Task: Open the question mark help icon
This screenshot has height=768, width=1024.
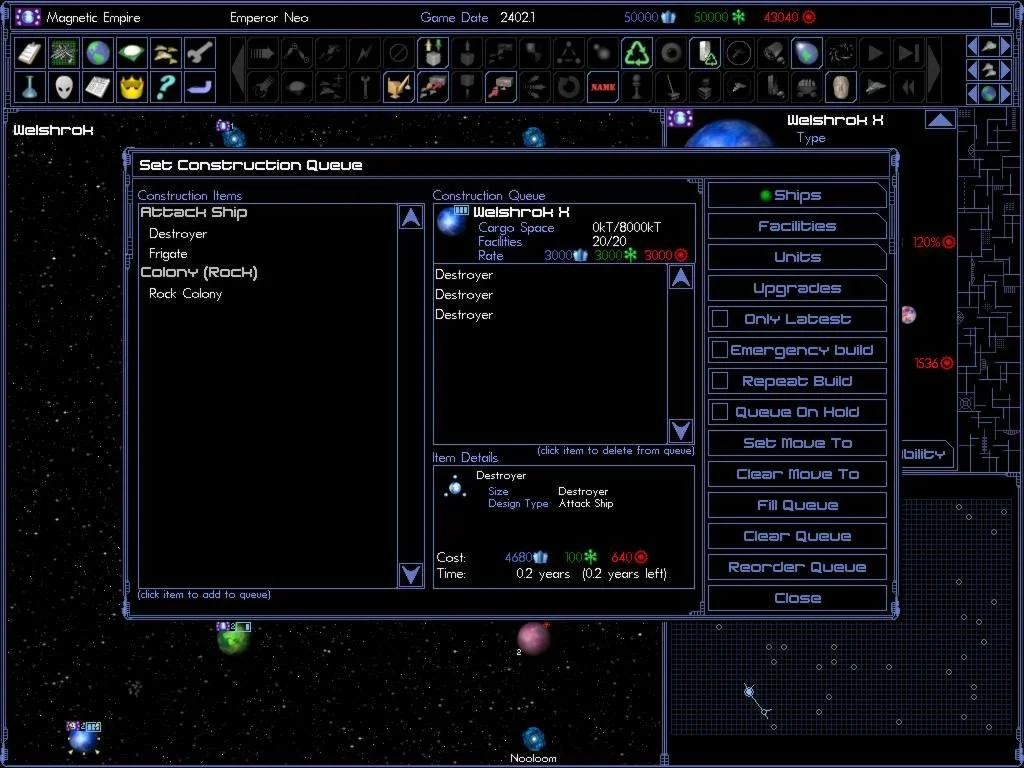Action: pyautogui.click(x=165, y=87)
